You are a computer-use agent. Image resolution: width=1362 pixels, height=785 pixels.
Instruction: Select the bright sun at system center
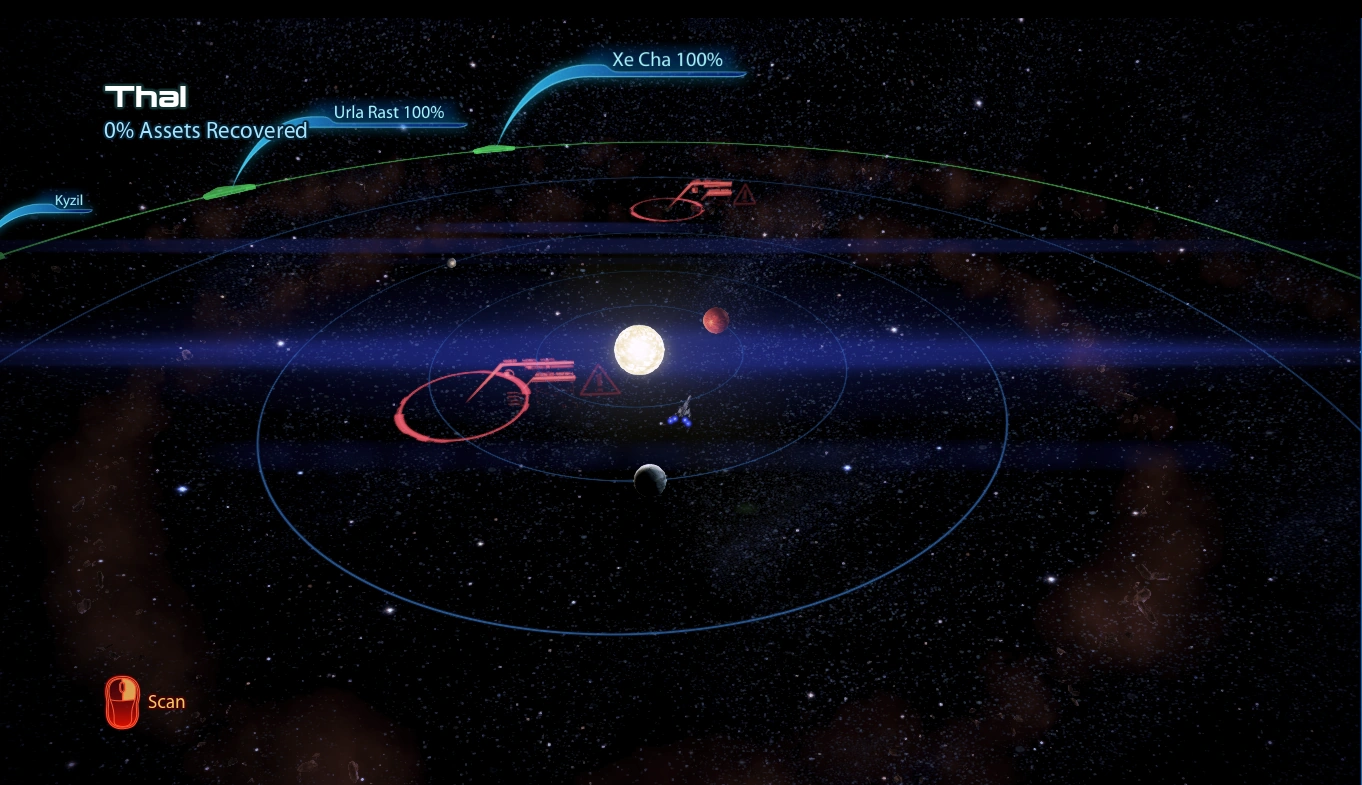[637, 349]
